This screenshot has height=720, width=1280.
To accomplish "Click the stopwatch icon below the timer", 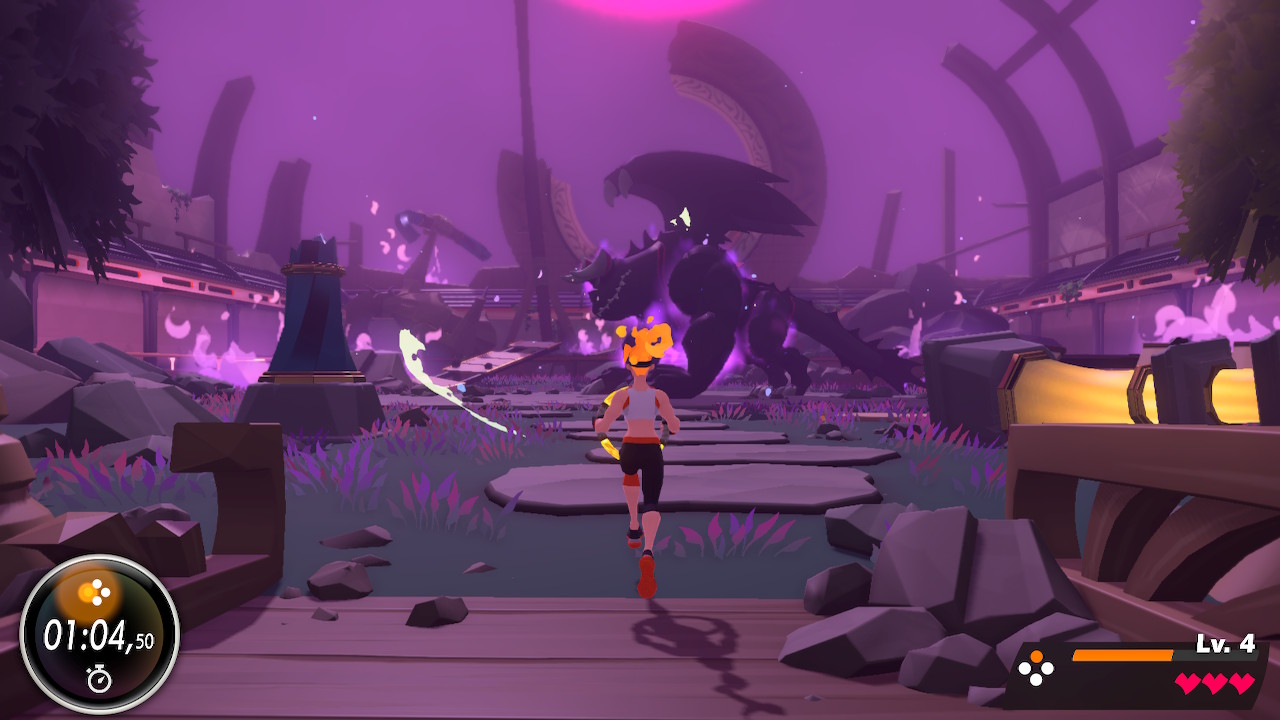I will pos(99,679).
